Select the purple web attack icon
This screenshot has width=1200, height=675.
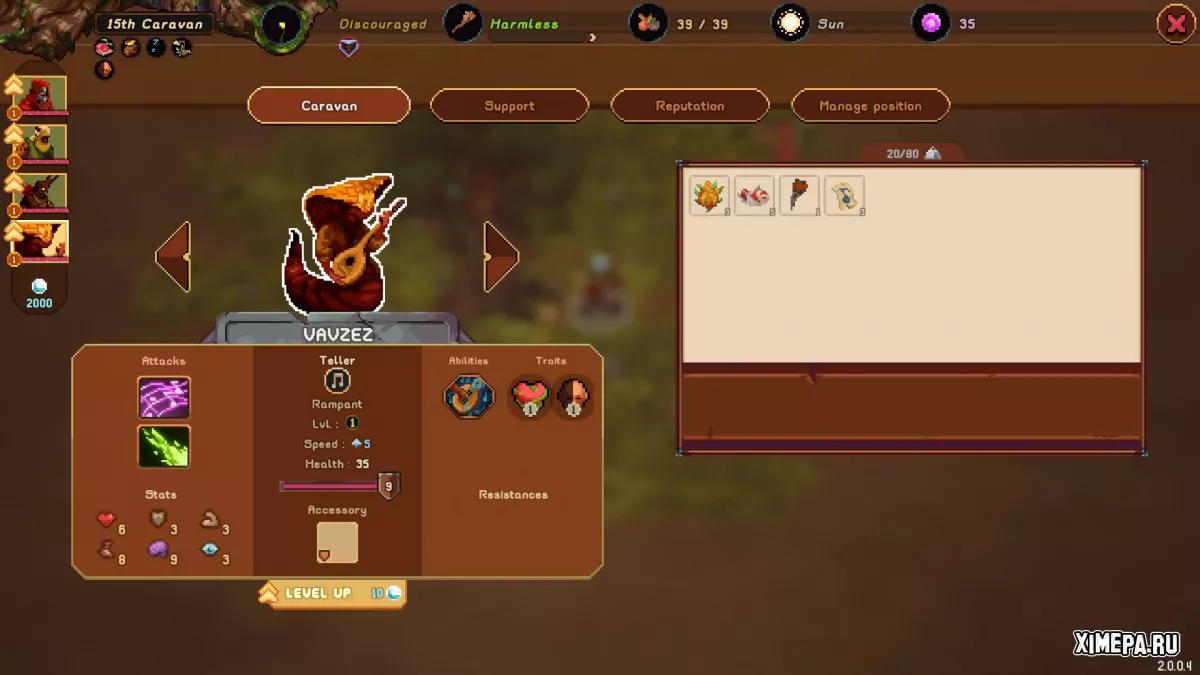point(164,397)
